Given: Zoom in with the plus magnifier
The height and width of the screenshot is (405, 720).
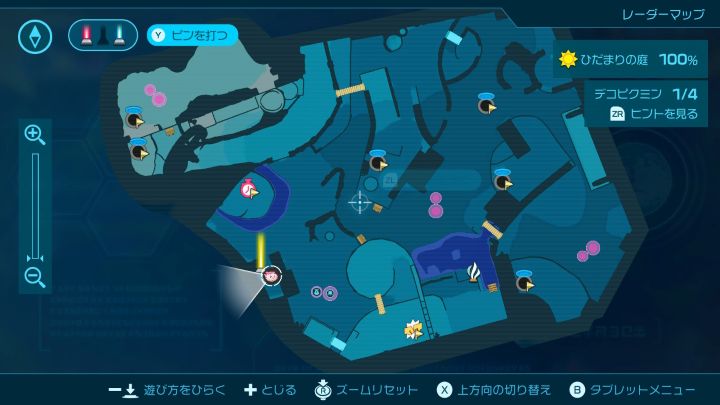Looking at the screenshot, I should click(34, 134).
